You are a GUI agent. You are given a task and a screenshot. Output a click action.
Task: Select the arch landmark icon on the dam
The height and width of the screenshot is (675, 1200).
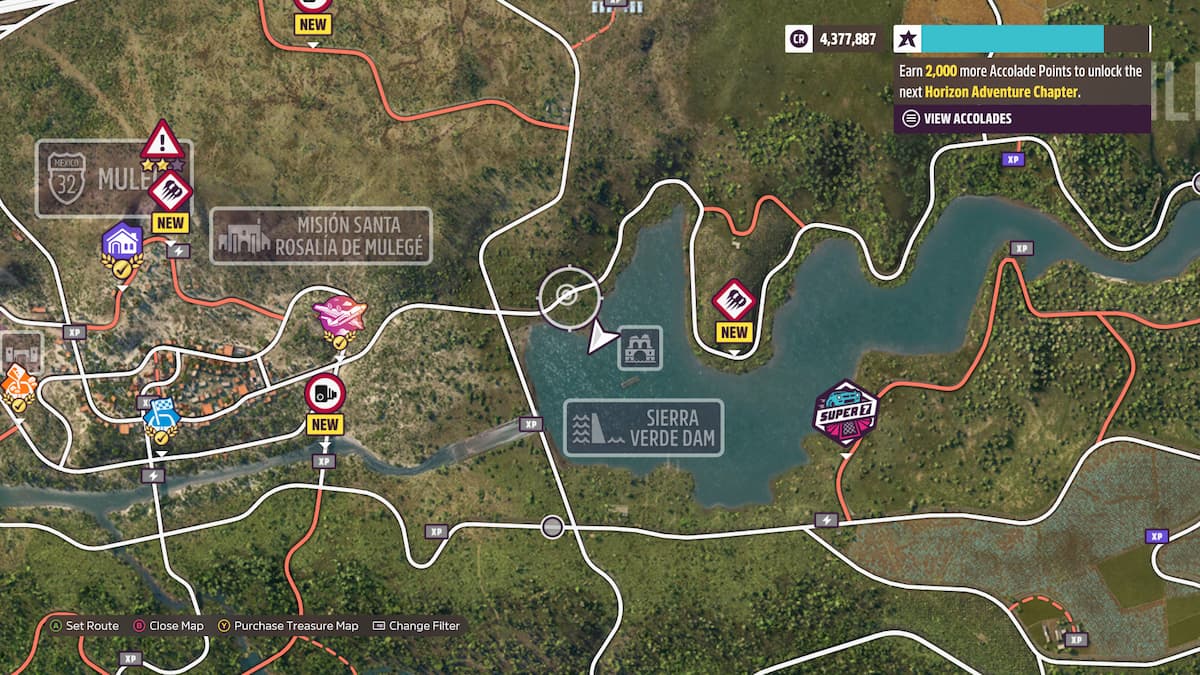click(x=640, y=348)
